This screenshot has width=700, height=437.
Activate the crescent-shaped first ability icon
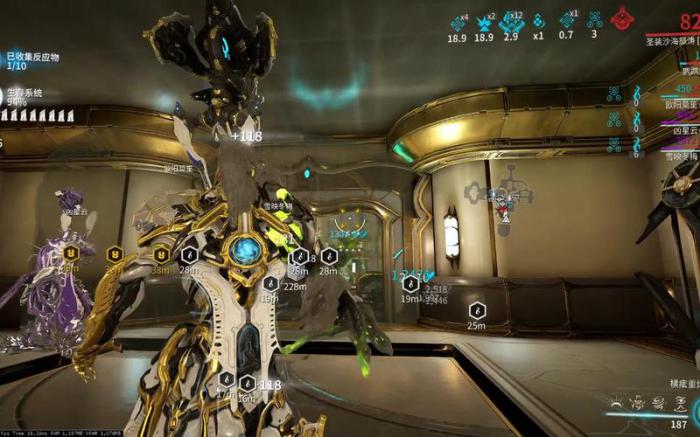coord(616,405)
